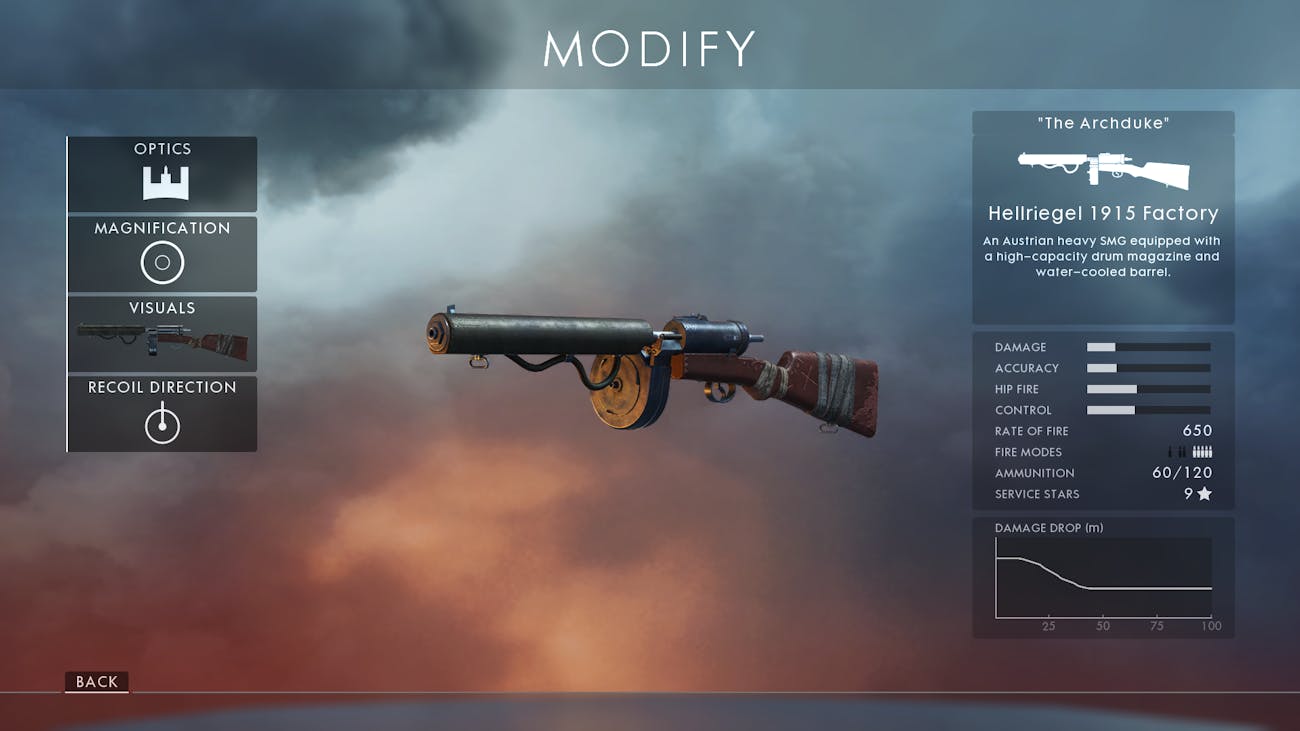This screenshot has height=731, width=1300.
Task: Click the ACCURACY stat bar
Action: coord(1148,368)
